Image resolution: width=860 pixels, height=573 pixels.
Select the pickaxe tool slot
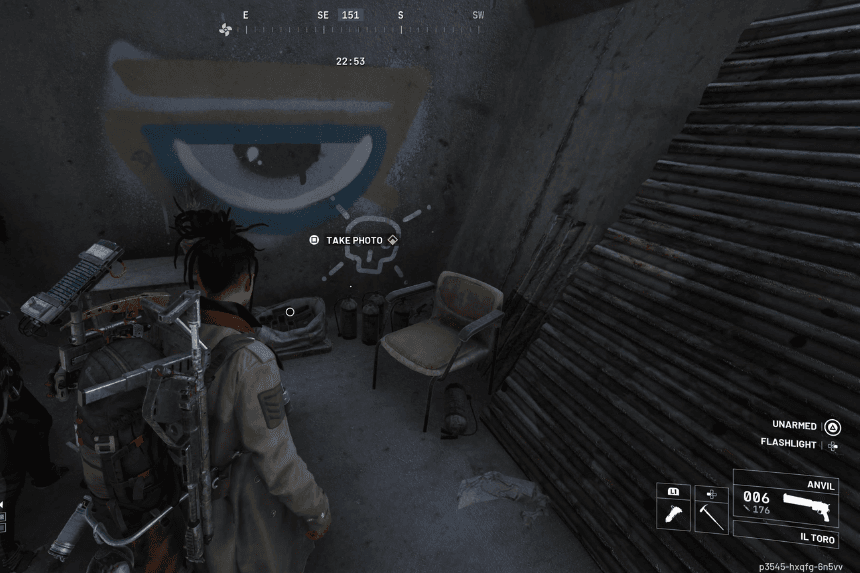coord(709,514)
